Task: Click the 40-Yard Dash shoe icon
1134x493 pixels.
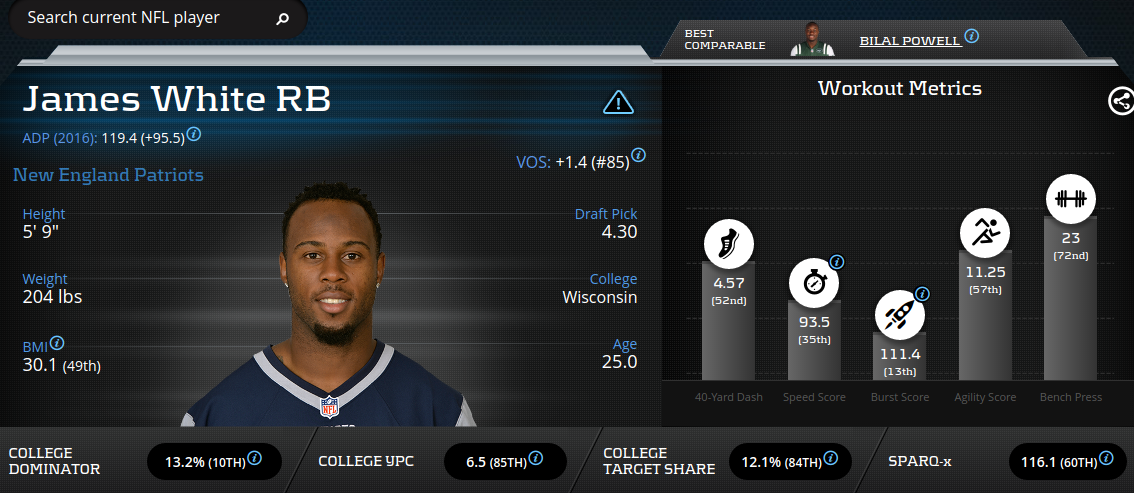Action: click(728, 242)
